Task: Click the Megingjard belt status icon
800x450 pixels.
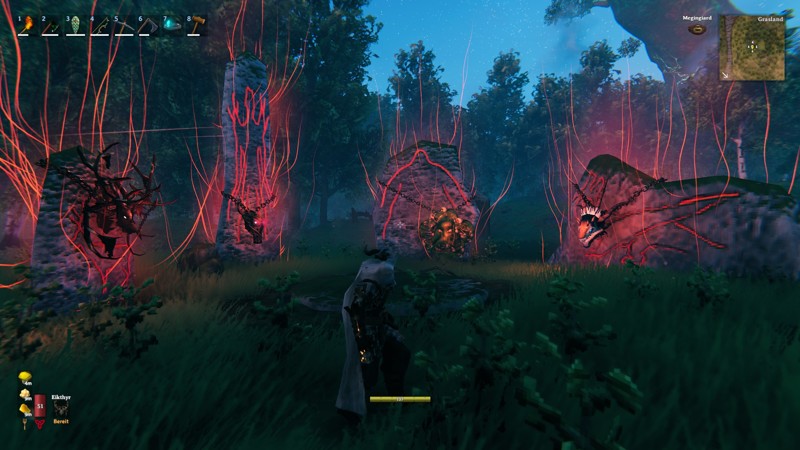Action: (x=696, y=29)
